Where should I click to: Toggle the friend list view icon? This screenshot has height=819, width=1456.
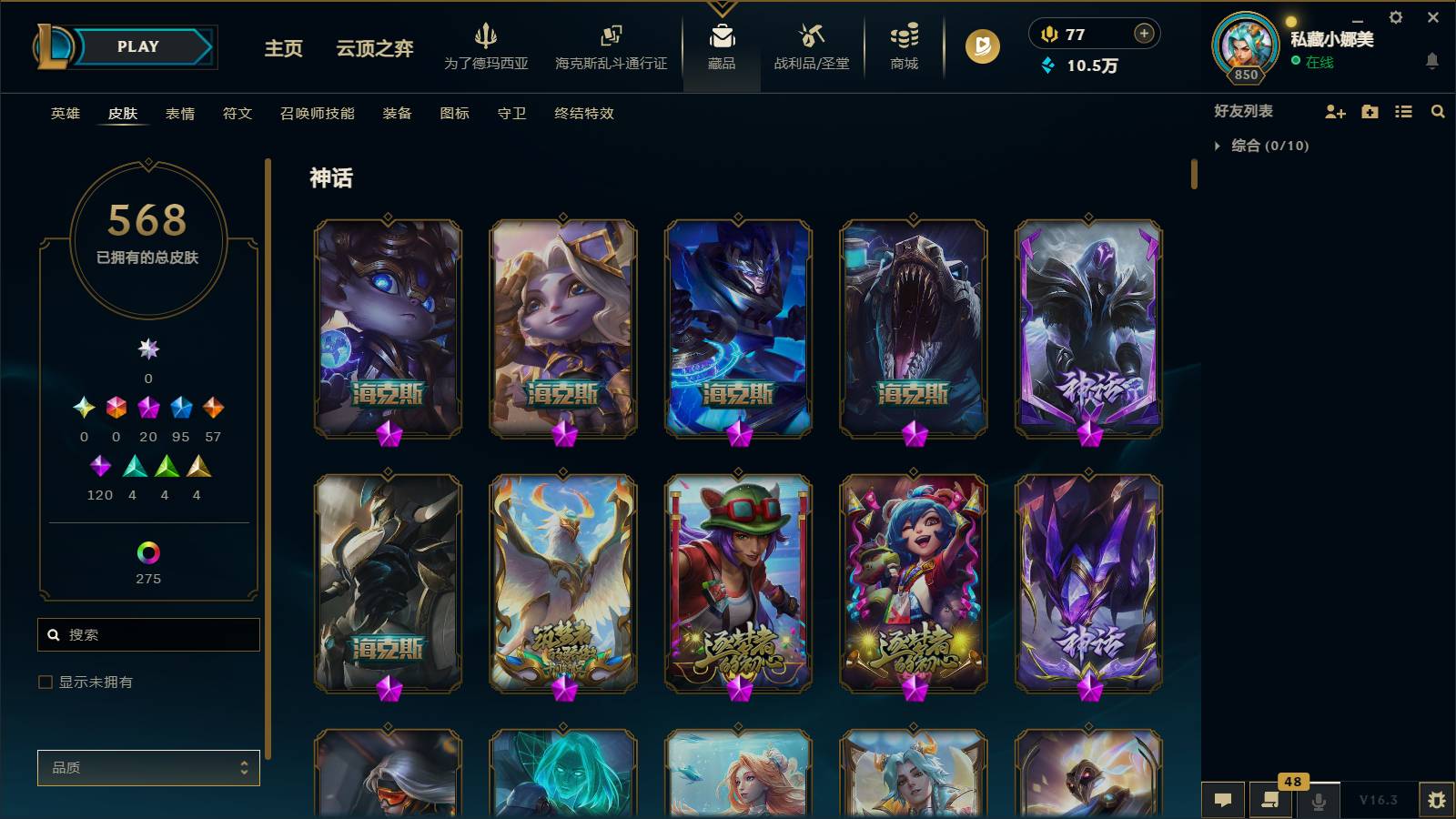[1403, 111]
